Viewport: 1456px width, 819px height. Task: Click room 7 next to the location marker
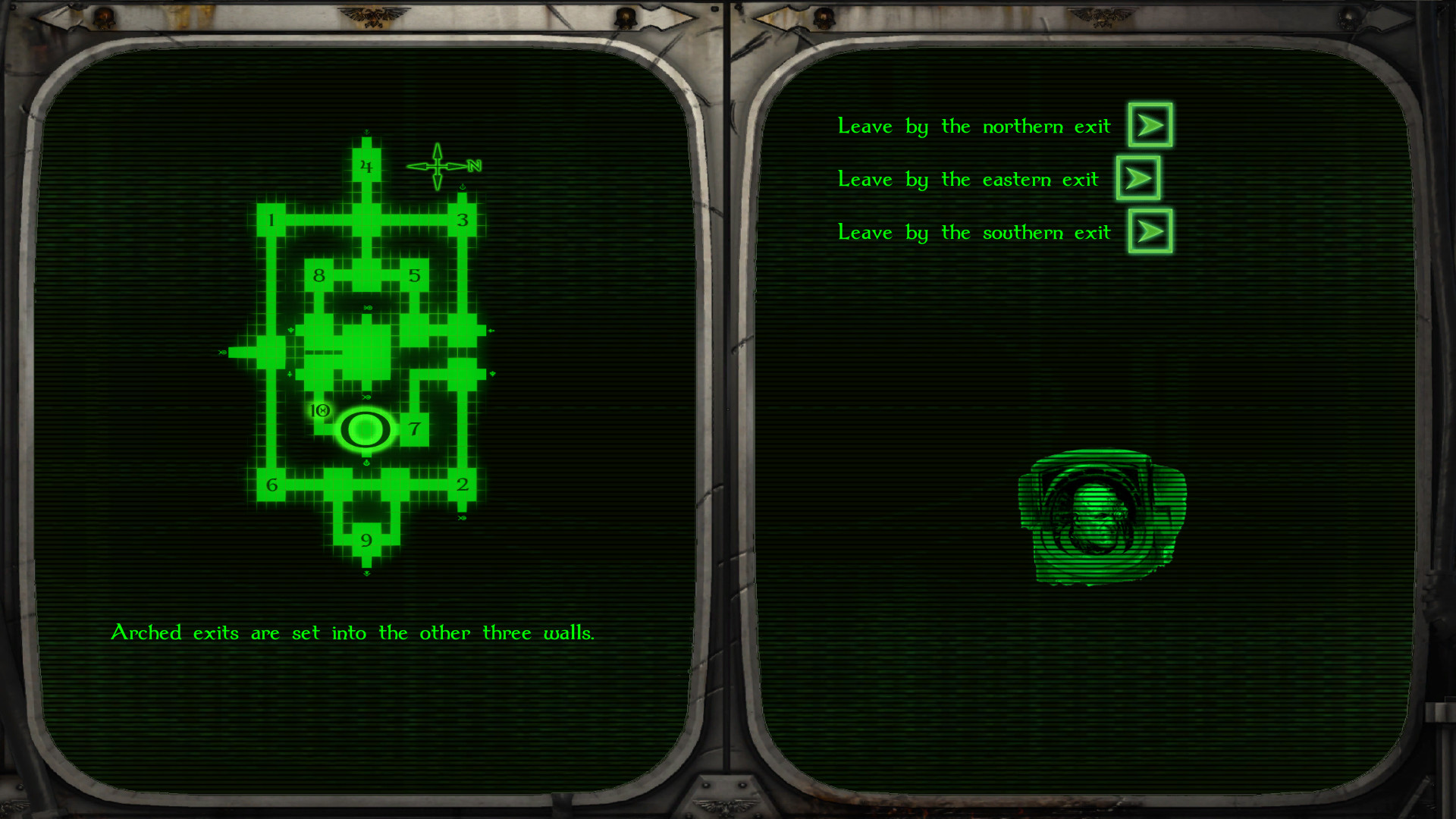pyautogui.click(x=415, y=429)
